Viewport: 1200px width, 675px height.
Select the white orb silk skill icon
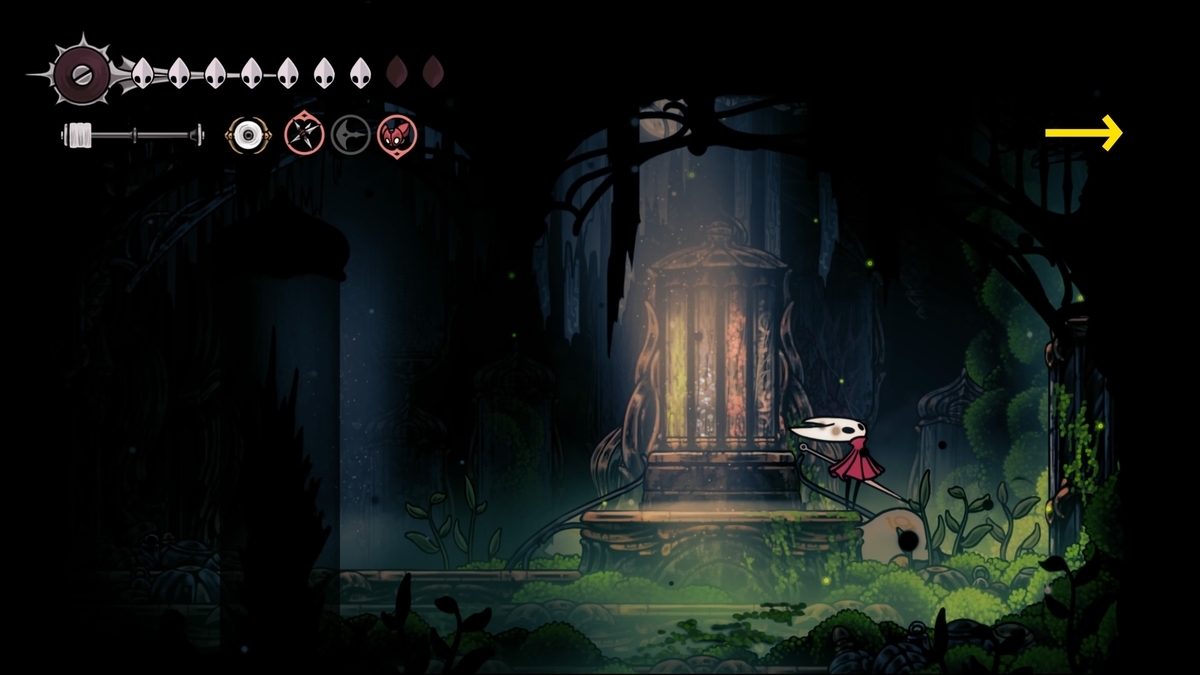click(246, 134)
